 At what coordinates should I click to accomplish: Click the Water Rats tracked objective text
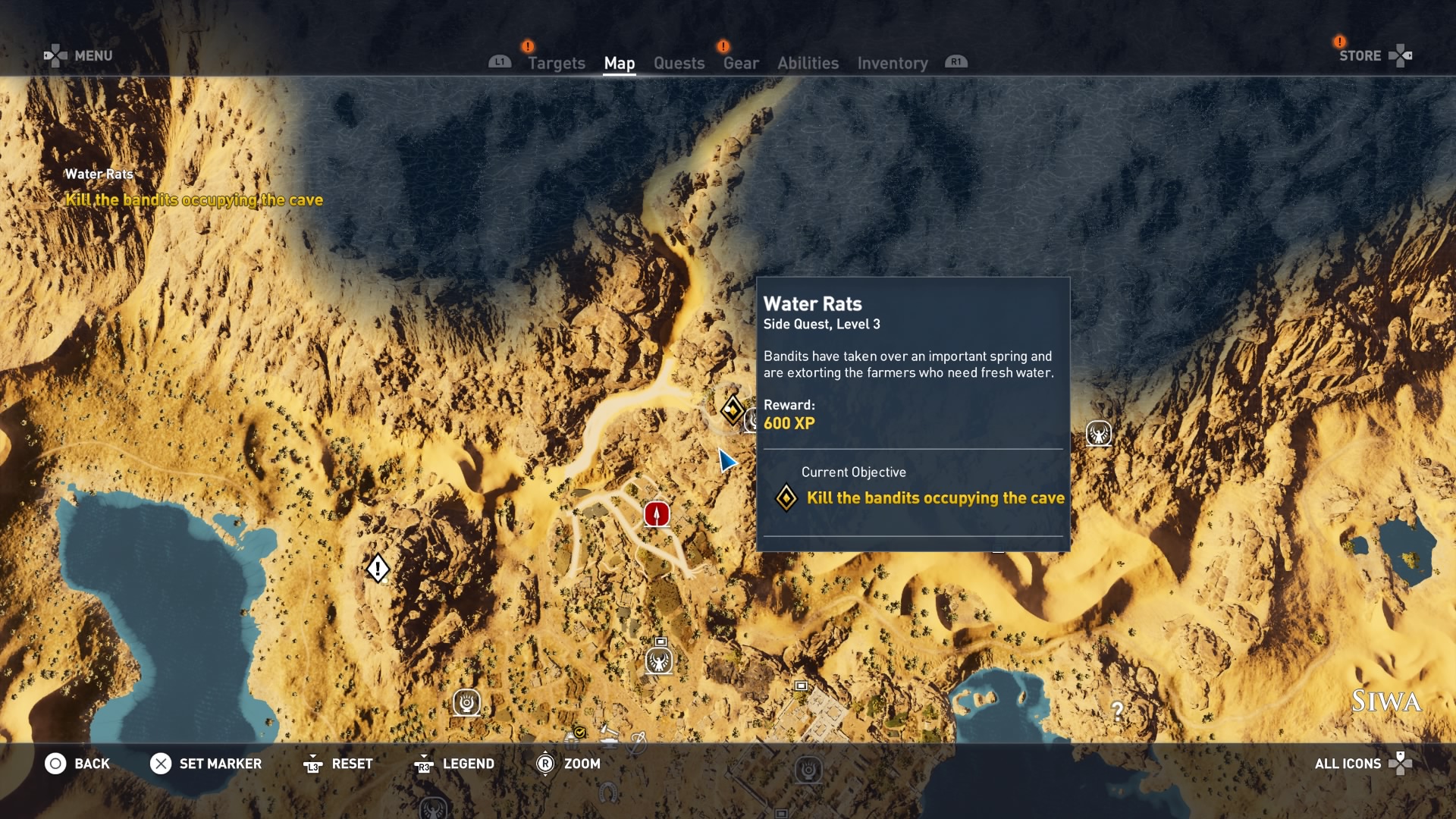[194, 199]
